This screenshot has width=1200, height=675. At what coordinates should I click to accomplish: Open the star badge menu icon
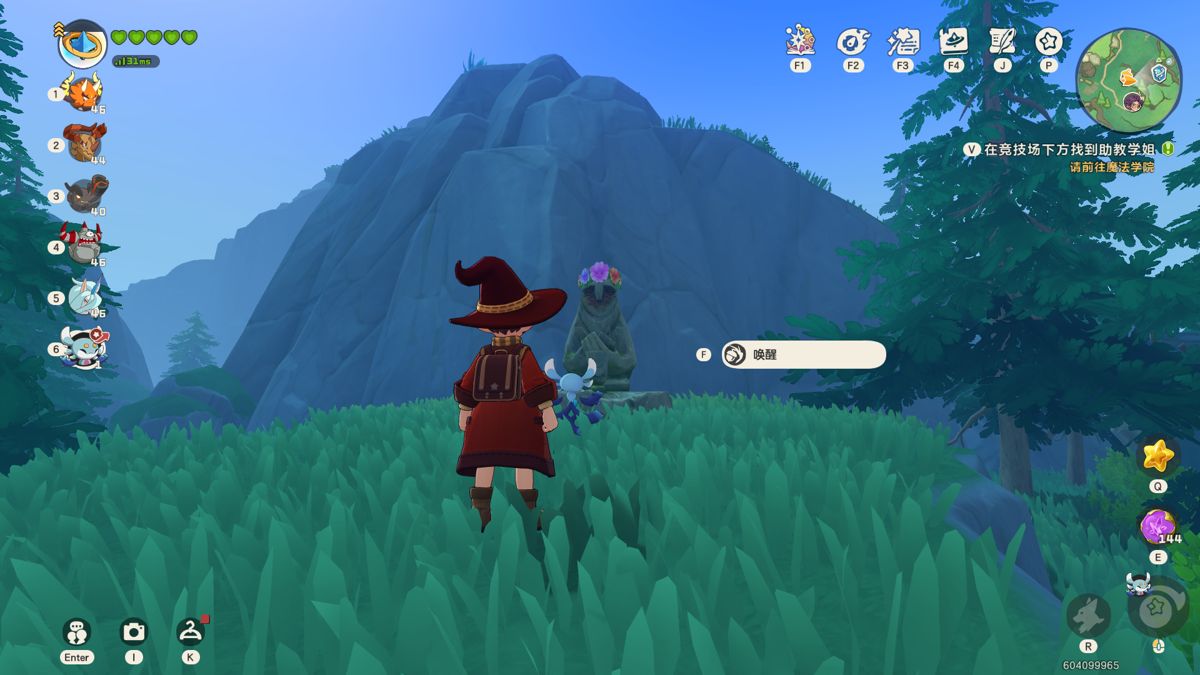pyautogui.click(x=1048, y=41)
